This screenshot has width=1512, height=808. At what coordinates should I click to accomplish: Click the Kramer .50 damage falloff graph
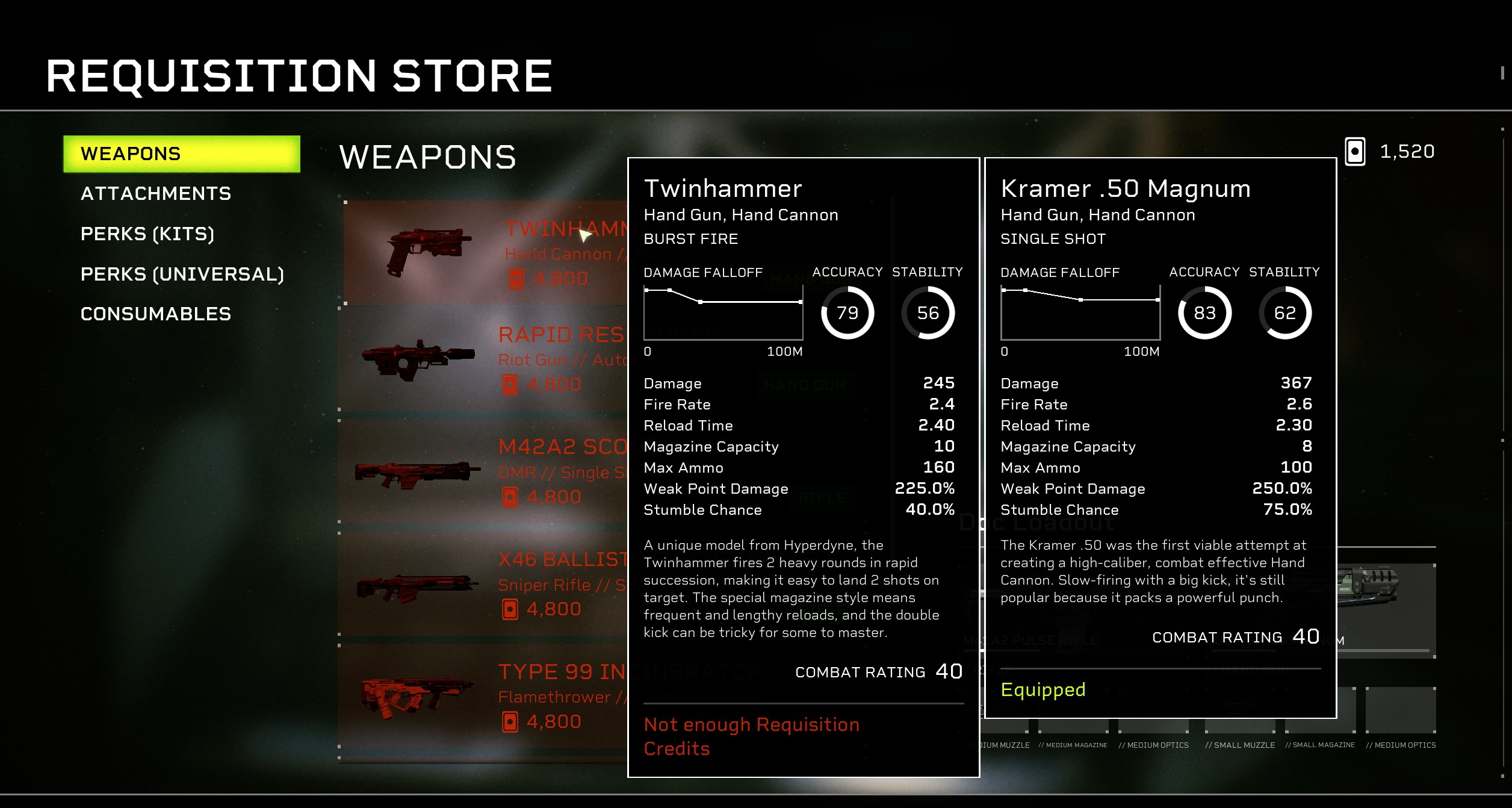[x=1080, y=313]
